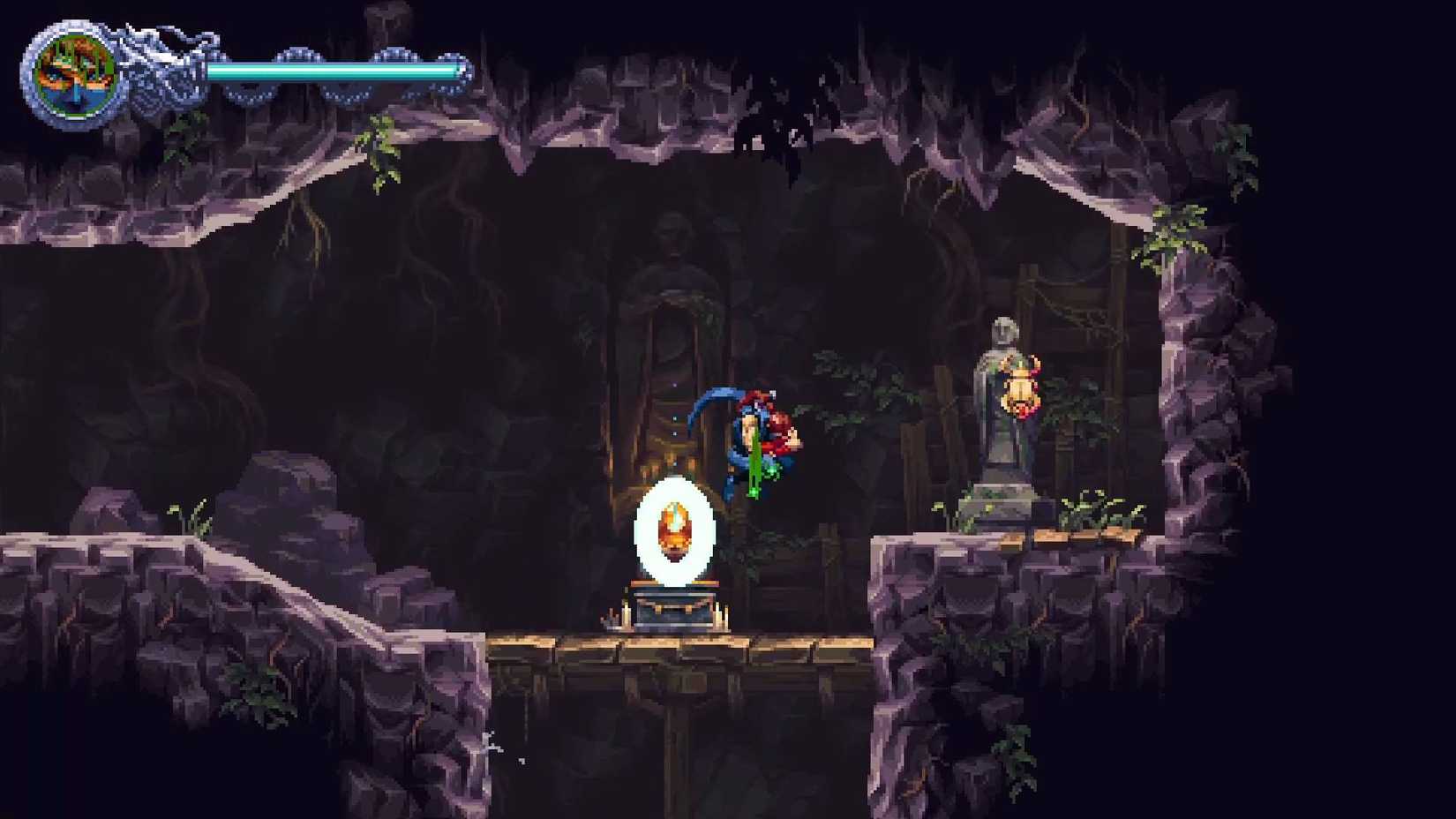Select the green sword held by the hero

pos(754,468)
